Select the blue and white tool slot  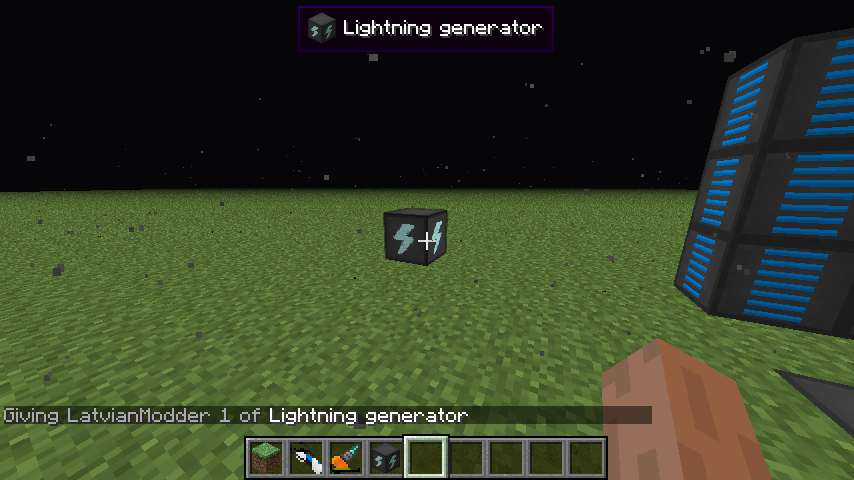[x=306, y=458]
